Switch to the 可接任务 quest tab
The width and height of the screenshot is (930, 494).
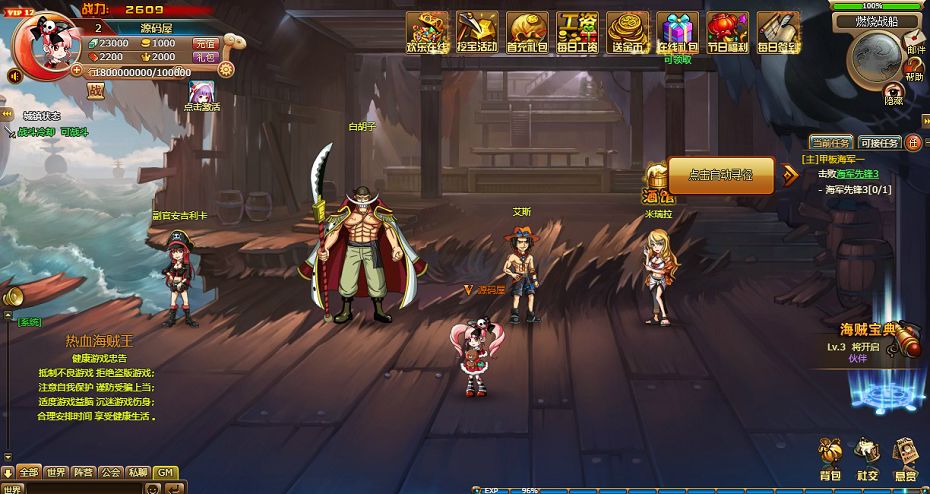879,143
